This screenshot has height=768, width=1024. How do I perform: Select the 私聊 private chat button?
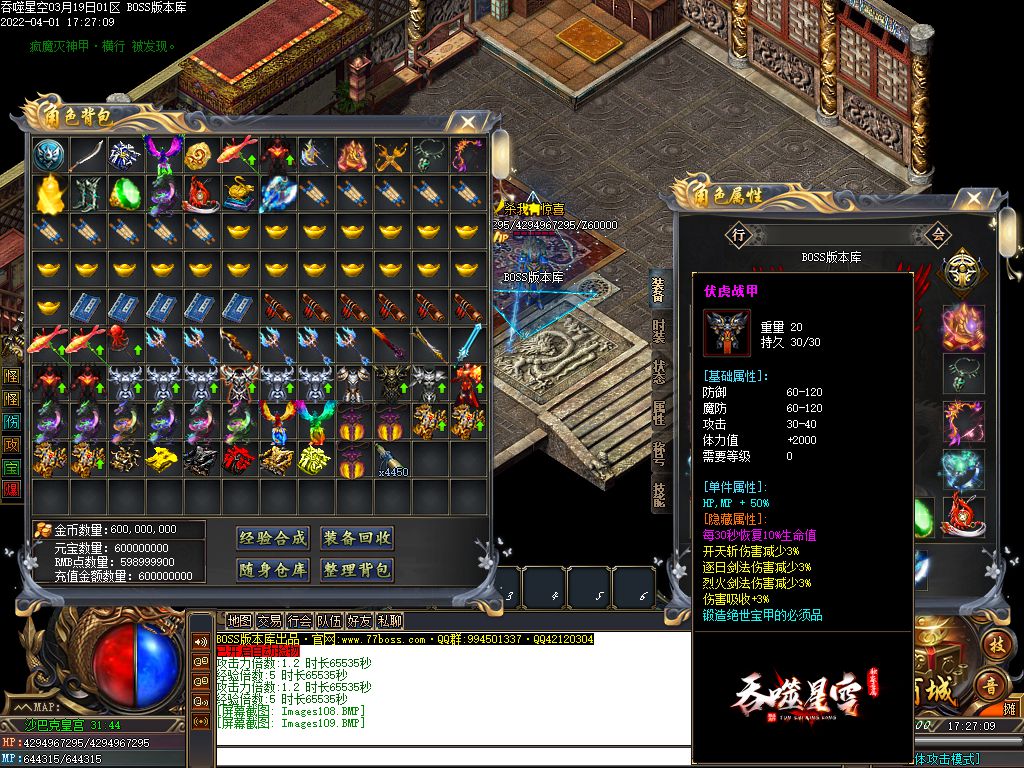click(389, 621)
